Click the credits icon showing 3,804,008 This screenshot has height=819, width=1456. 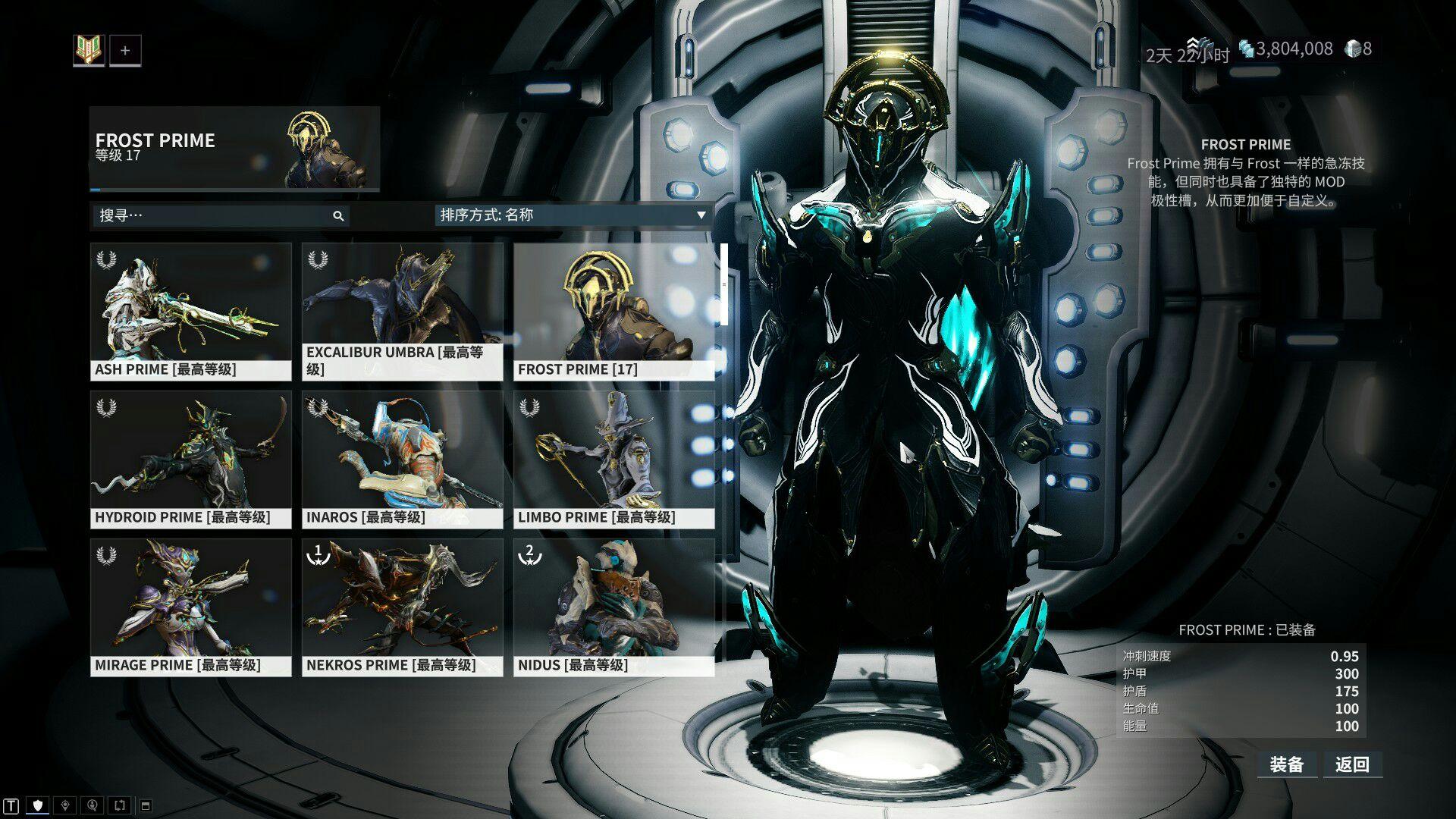pos(1247,47)
